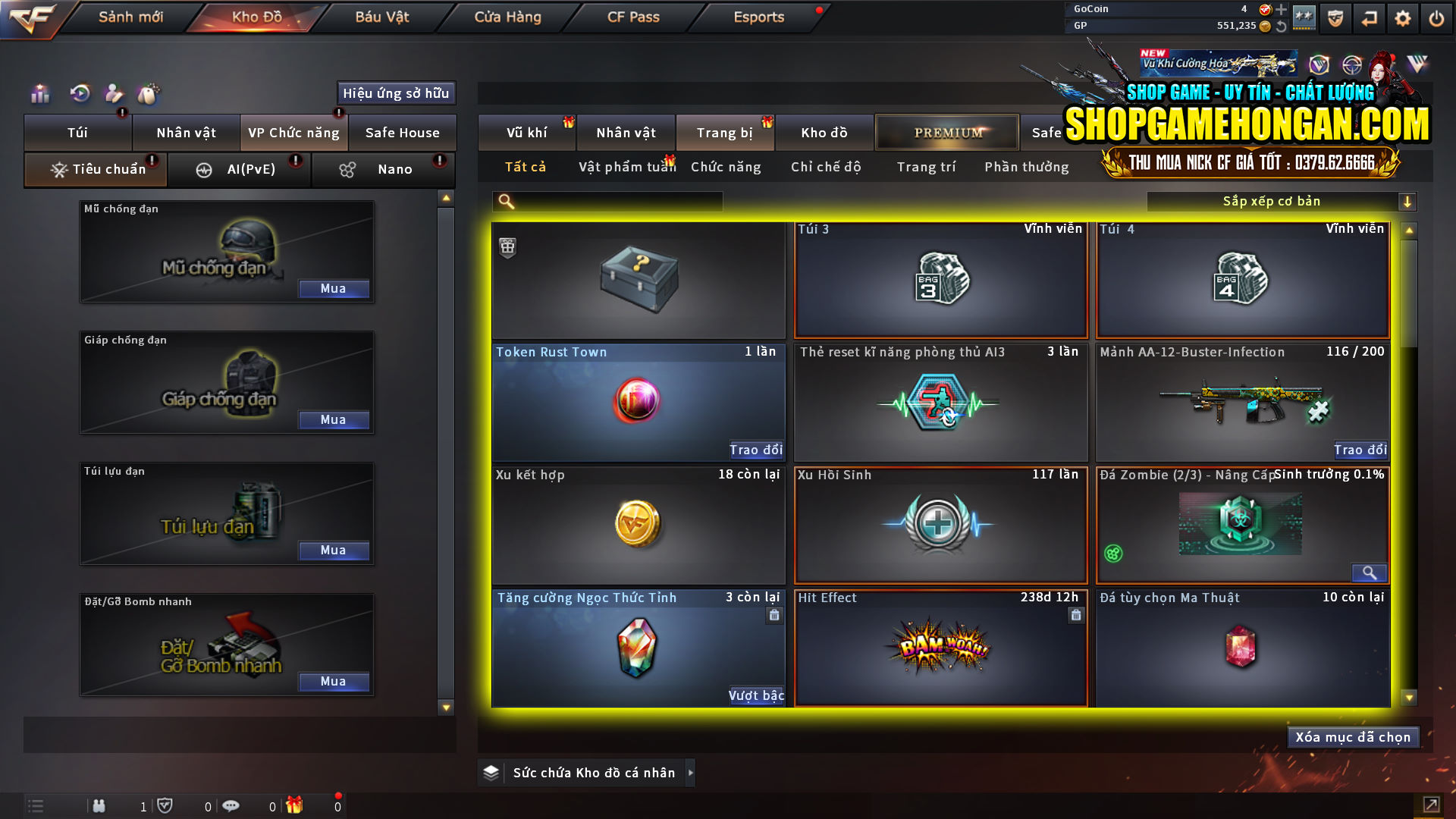Click inside the item search field
Screen dimensions: 1456x819
(607, 201)
